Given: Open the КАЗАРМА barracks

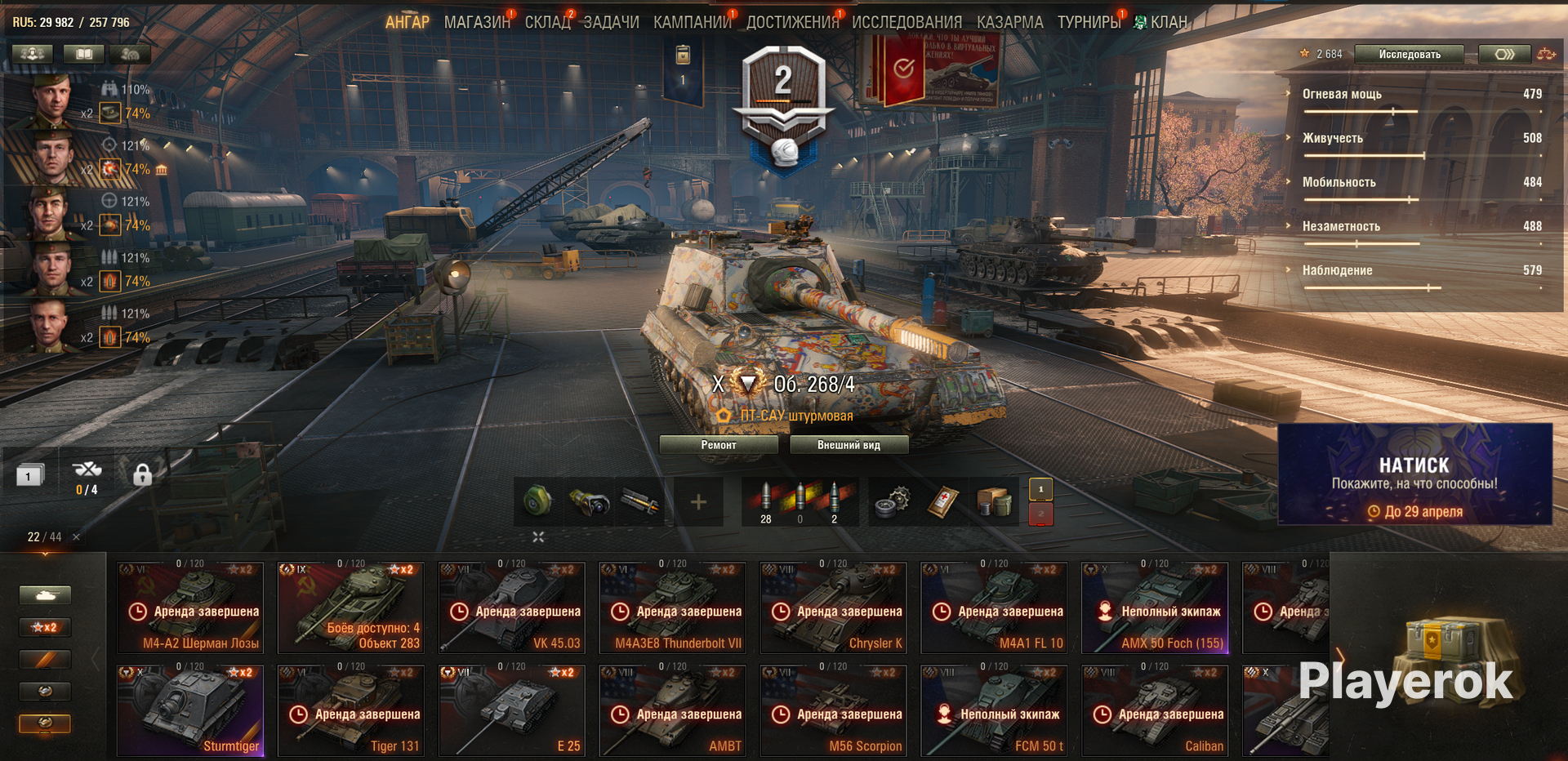Looking at the screenshot, I should 1009,22.
